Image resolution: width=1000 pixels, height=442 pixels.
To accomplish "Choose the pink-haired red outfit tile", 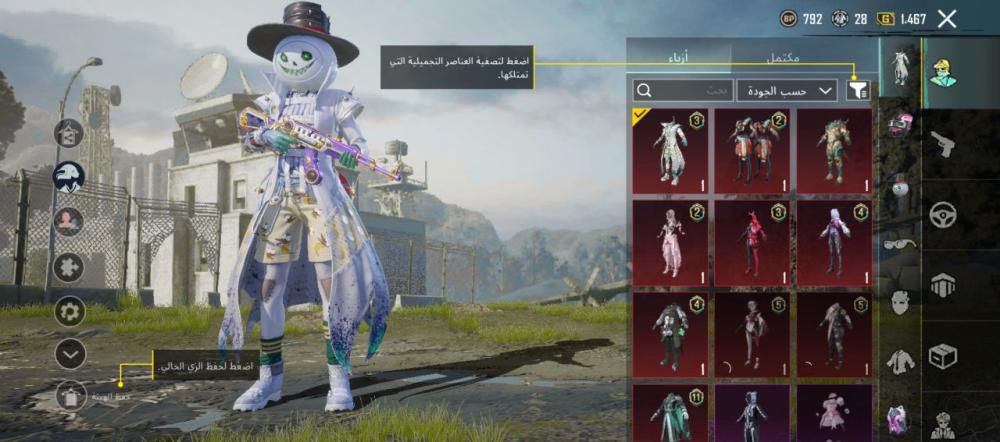I will point(752,239).
